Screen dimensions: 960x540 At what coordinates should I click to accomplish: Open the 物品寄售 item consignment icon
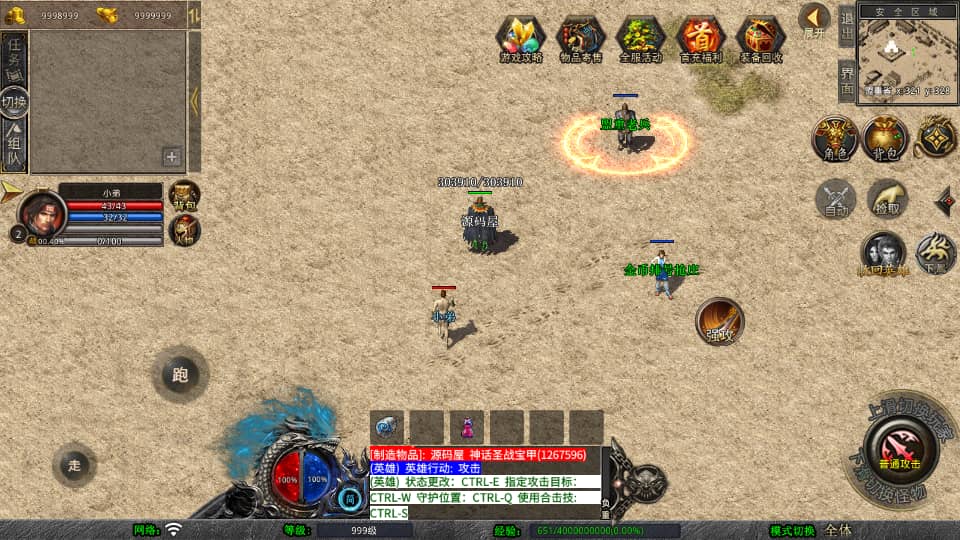(x=581, y=38)
